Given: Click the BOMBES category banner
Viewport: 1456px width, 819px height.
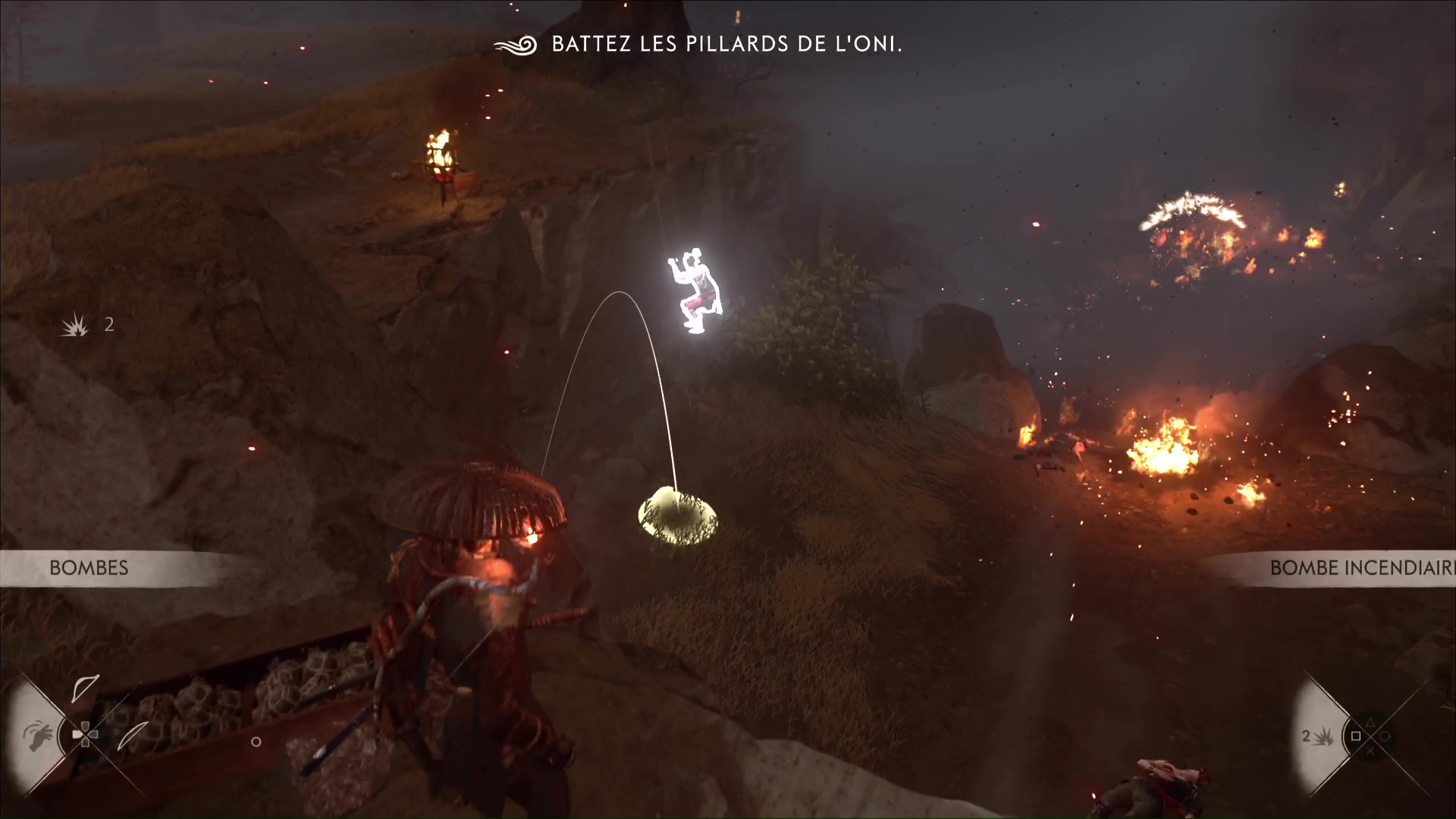Looking at the screenshot, I should [89, 568].
